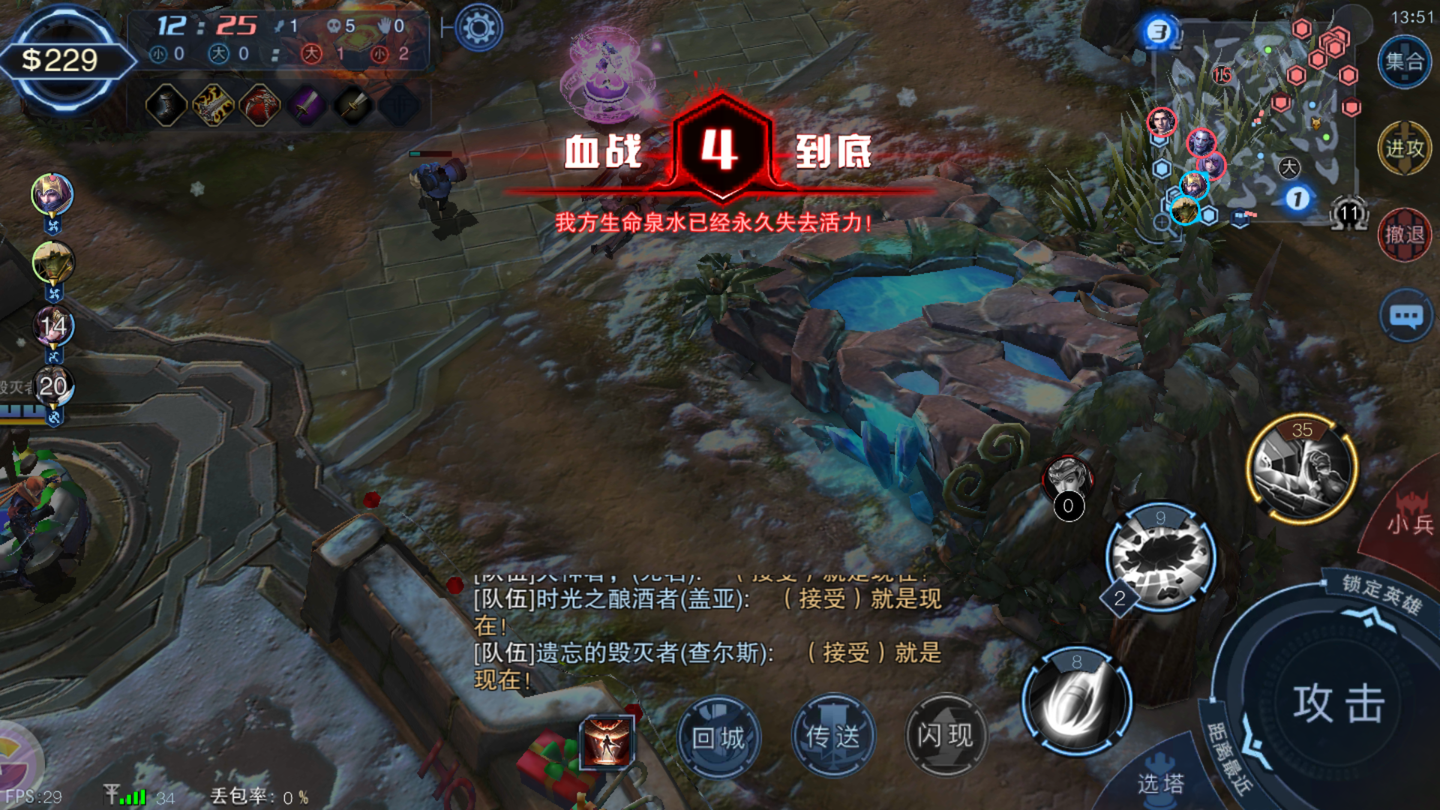Open the quick chat bubble icon
Viewport: 1440px width, 810px height.
point(1406,315)
